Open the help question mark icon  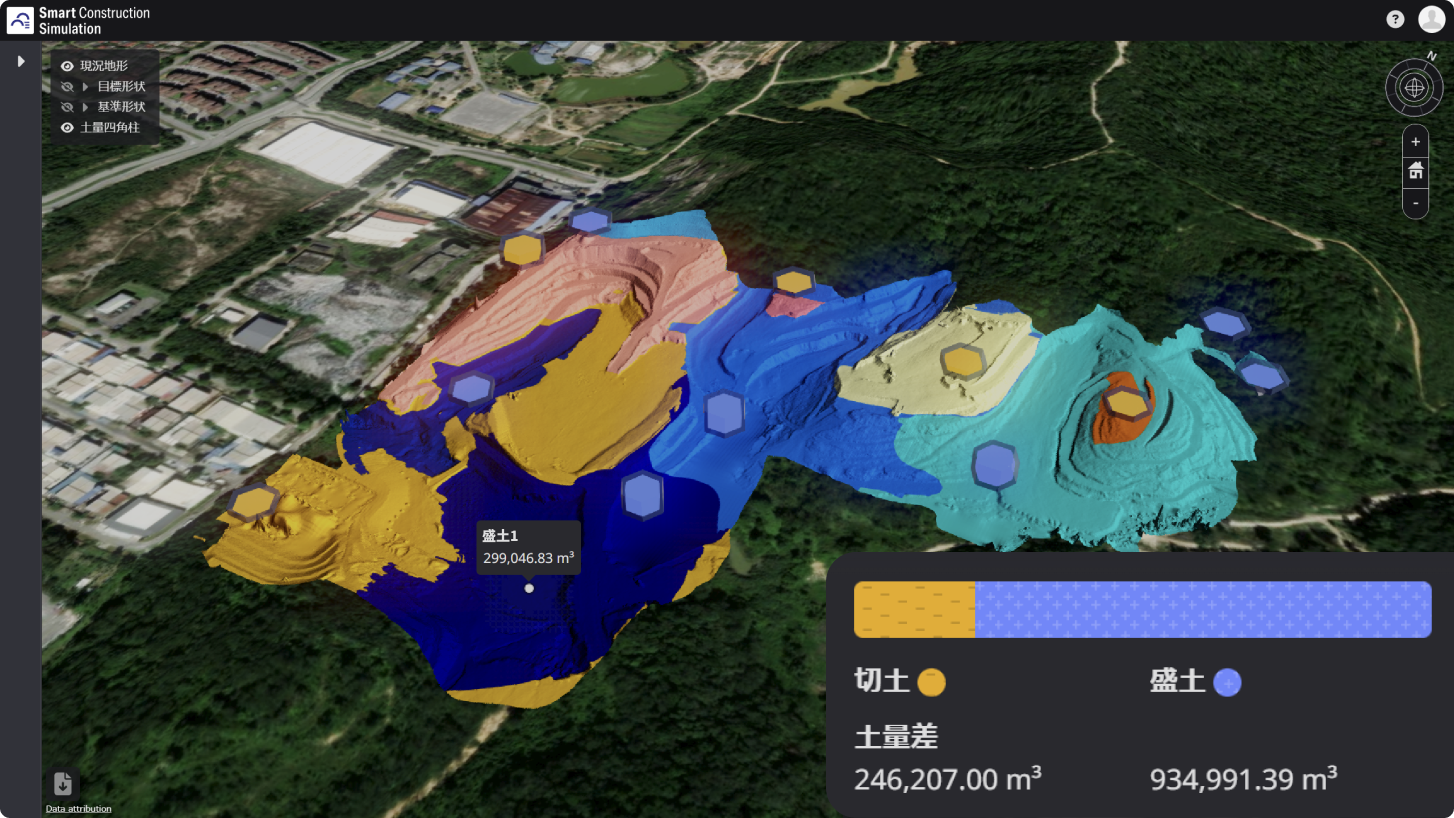(1394, 19)
